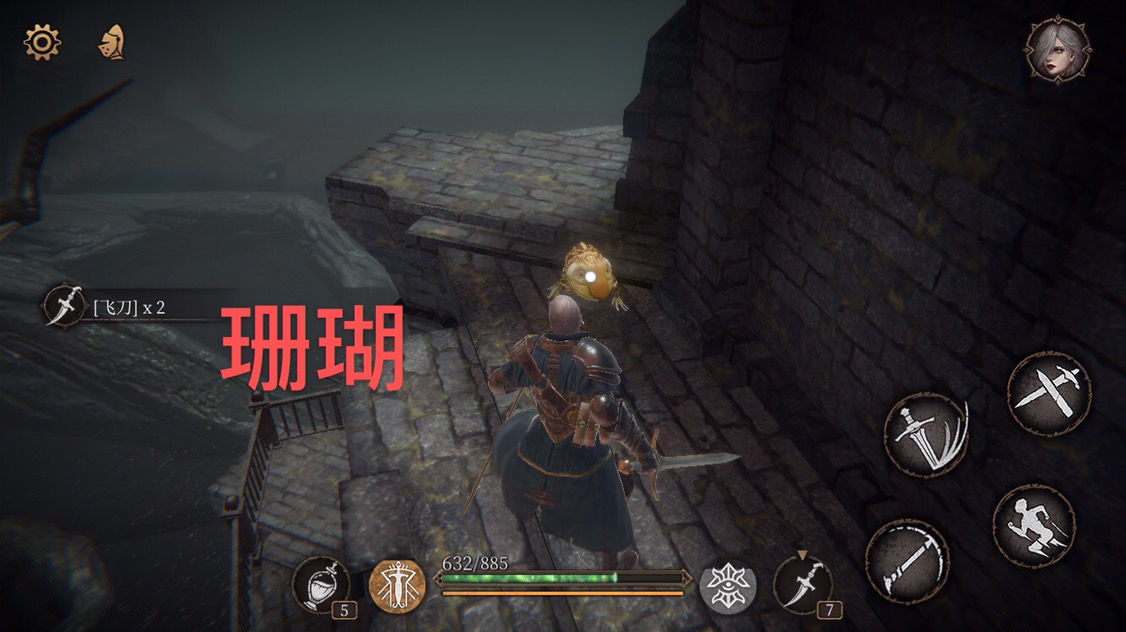Dodge with the running figure button

coord(1034,527)
